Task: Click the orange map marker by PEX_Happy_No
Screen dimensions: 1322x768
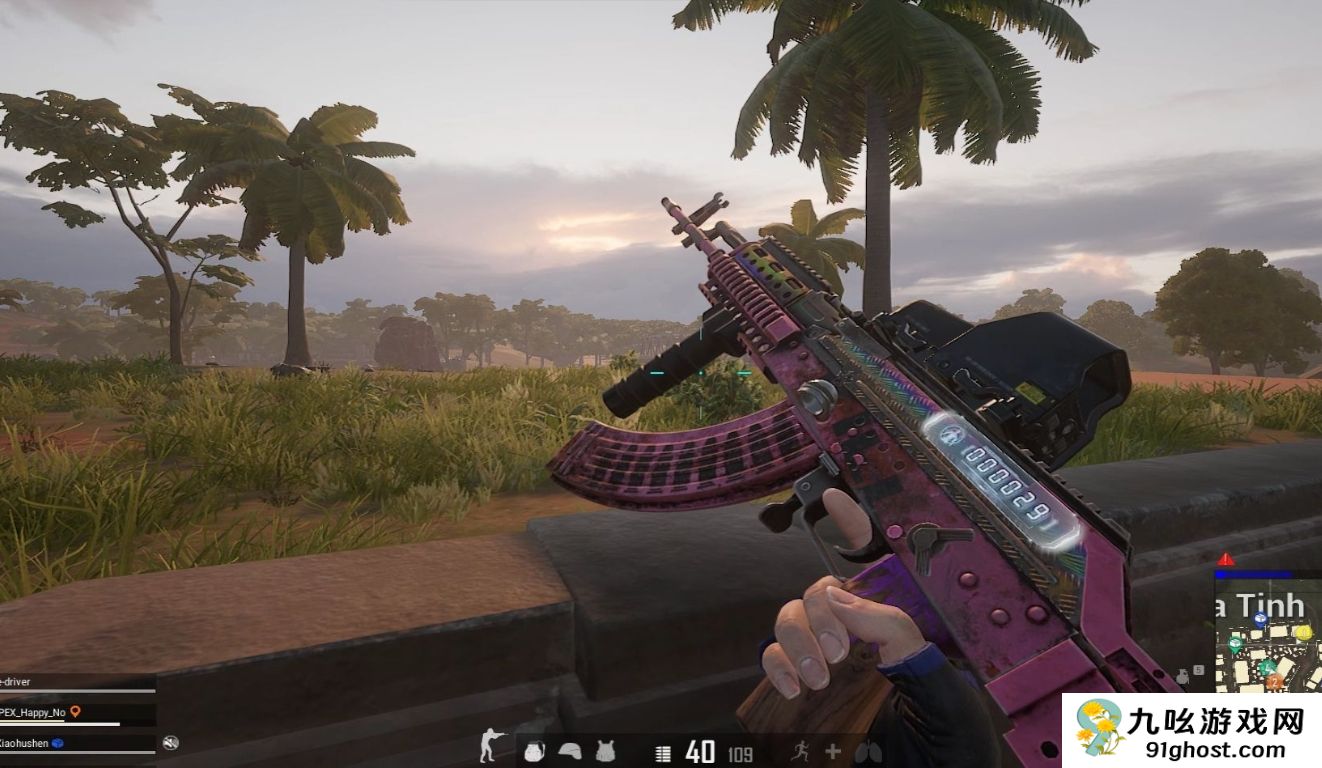Action: (75, 712)
